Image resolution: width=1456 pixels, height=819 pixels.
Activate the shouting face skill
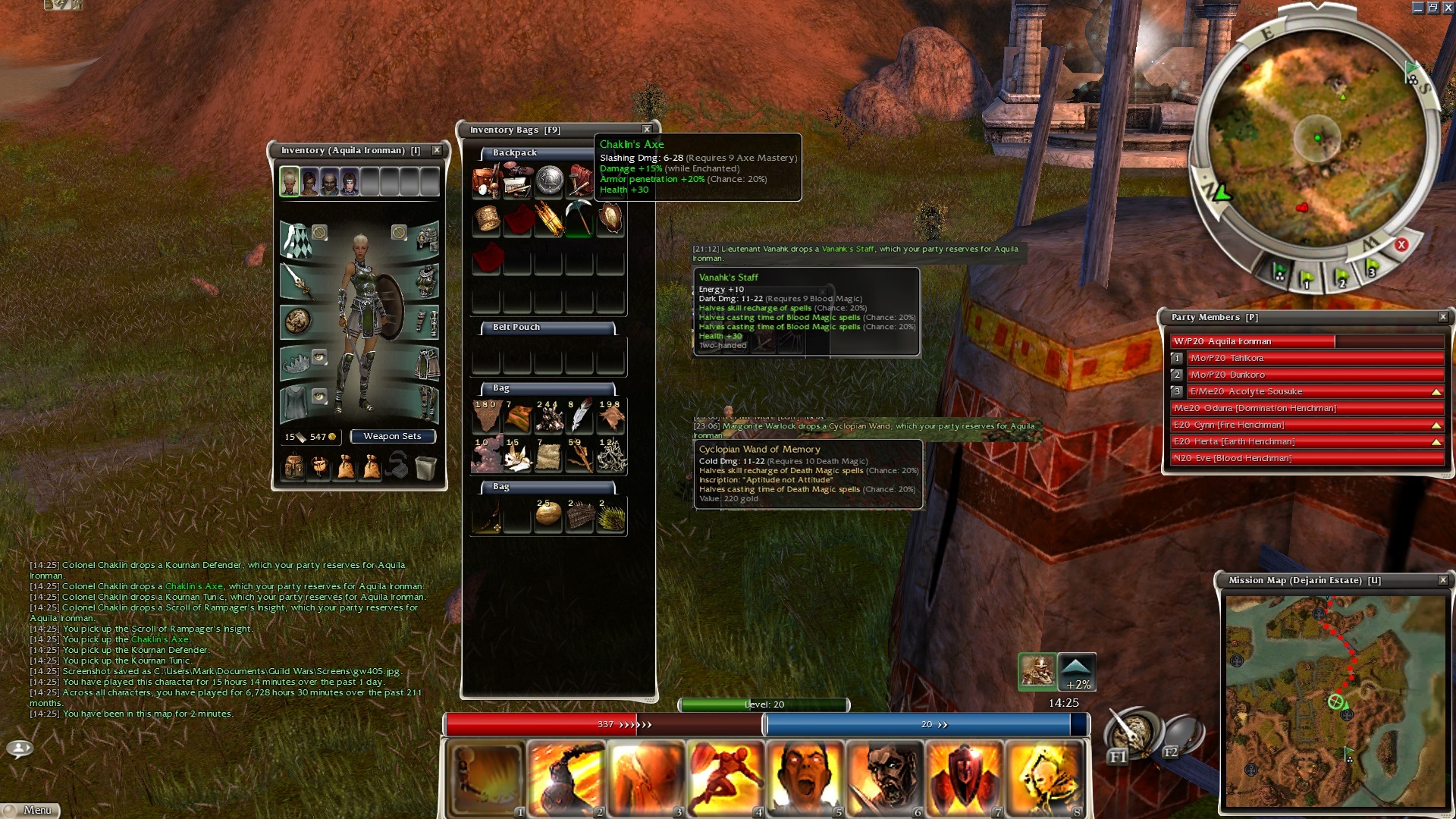point(804,778)
